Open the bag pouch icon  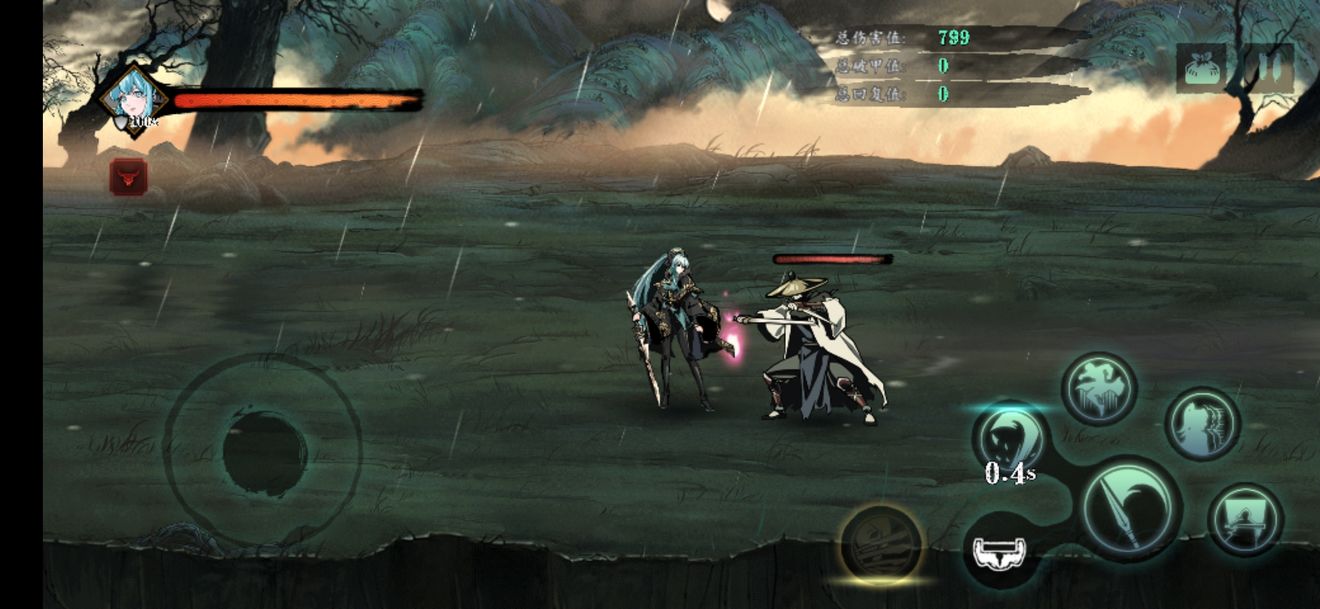1200,68
